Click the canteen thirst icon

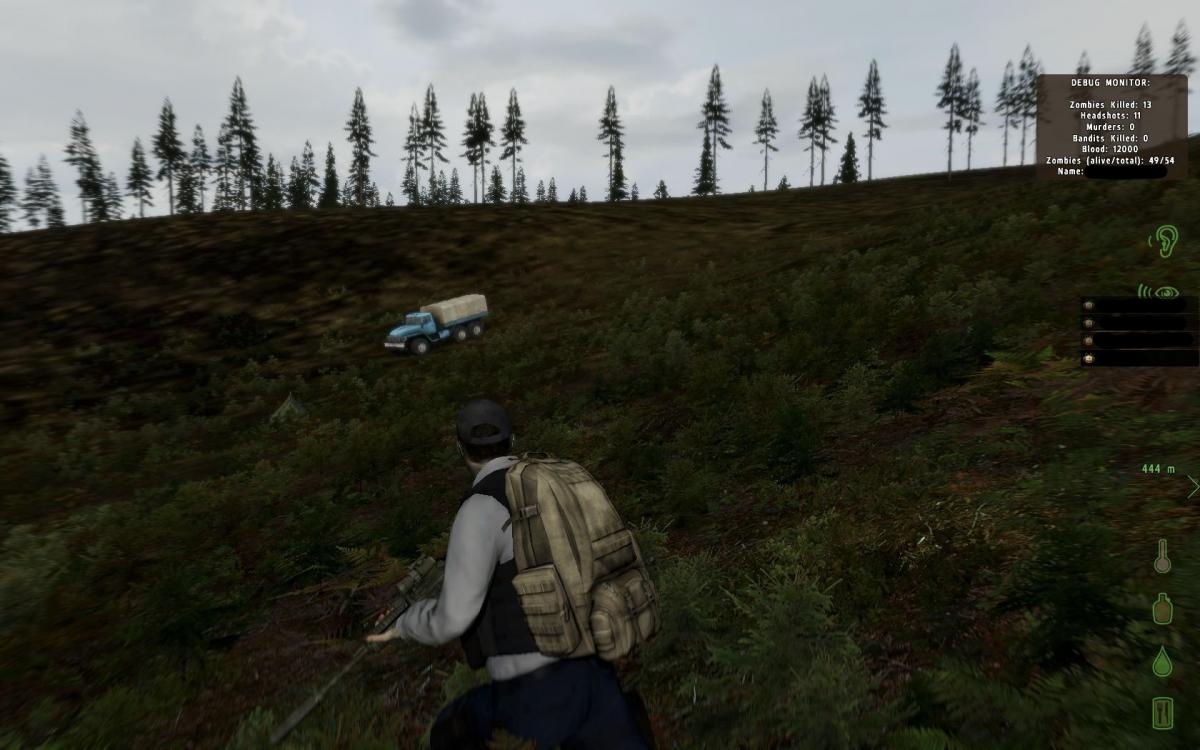coord(1162,608)
